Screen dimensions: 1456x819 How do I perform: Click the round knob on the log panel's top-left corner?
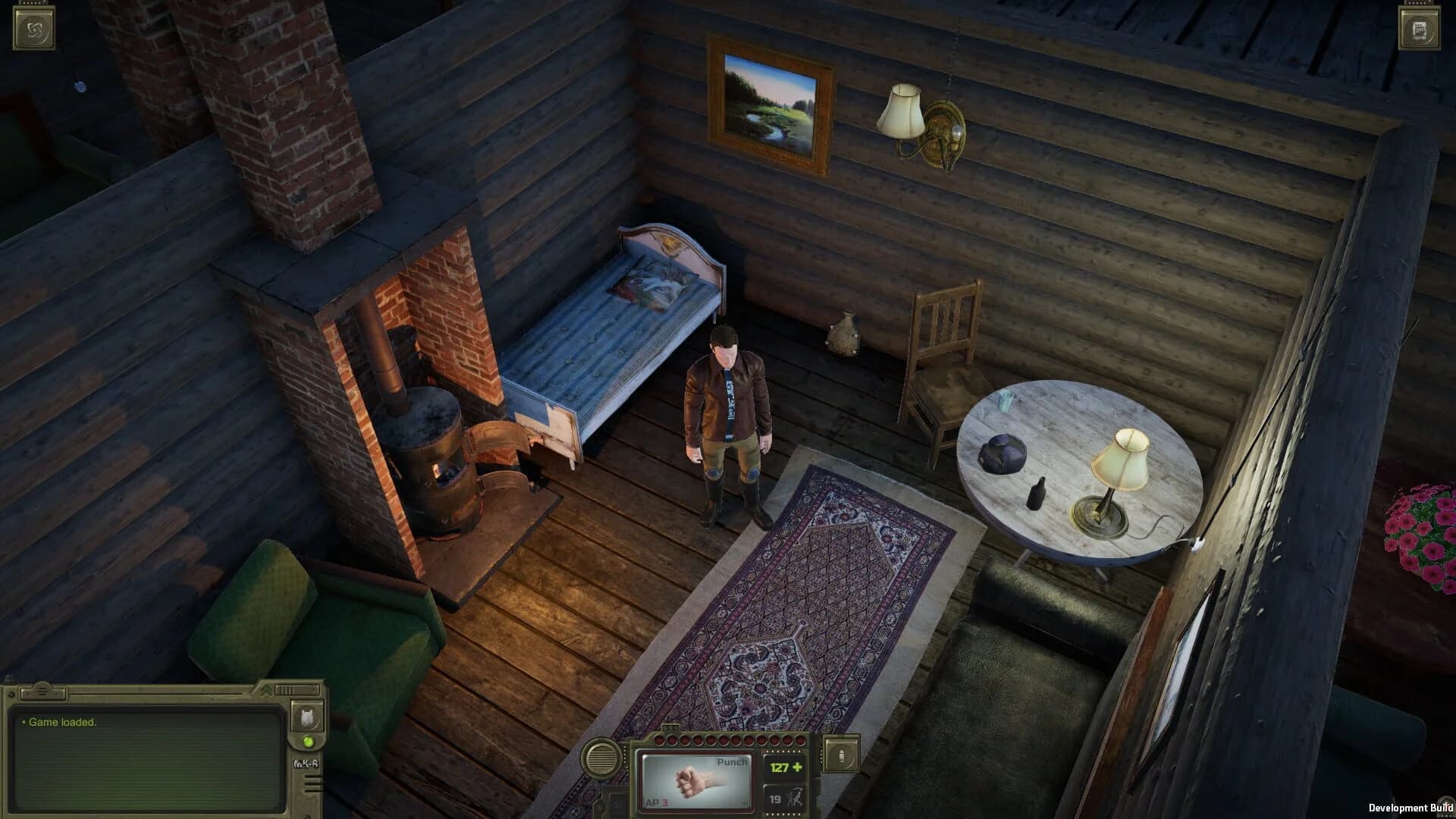pos(11,694)
